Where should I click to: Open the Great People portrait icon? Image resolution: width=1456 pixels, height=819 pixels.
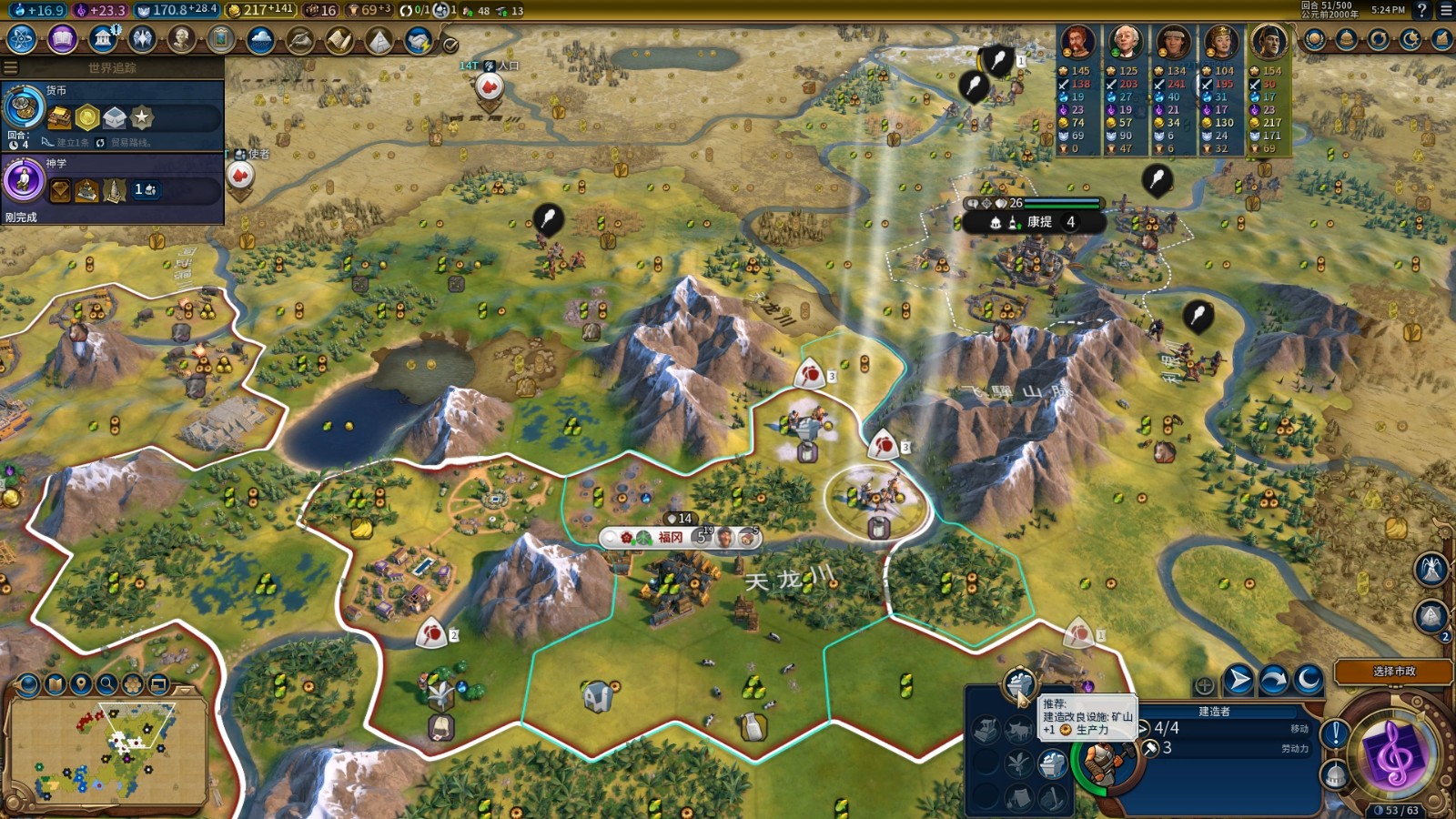click(182, 39)
